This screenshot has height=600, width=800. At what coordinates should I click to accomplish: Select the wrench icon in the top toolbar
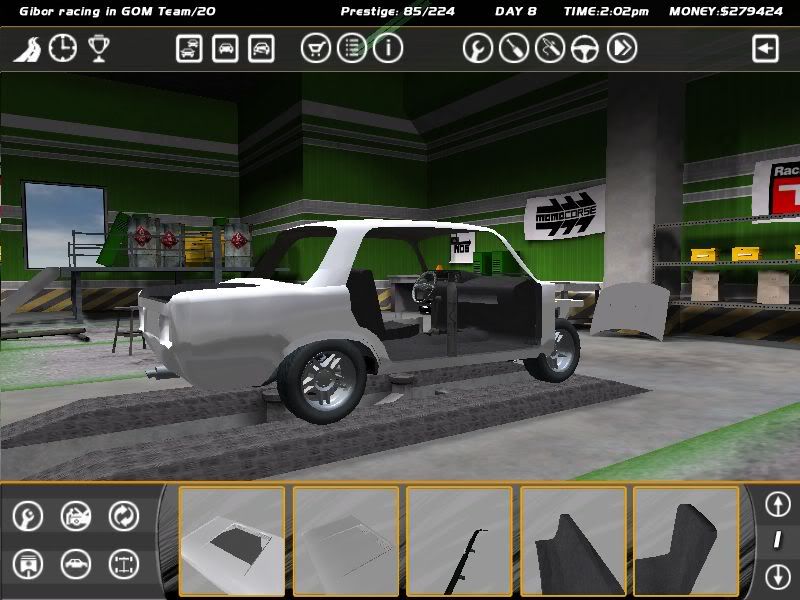pyautogui.click(x=478, y=48)
